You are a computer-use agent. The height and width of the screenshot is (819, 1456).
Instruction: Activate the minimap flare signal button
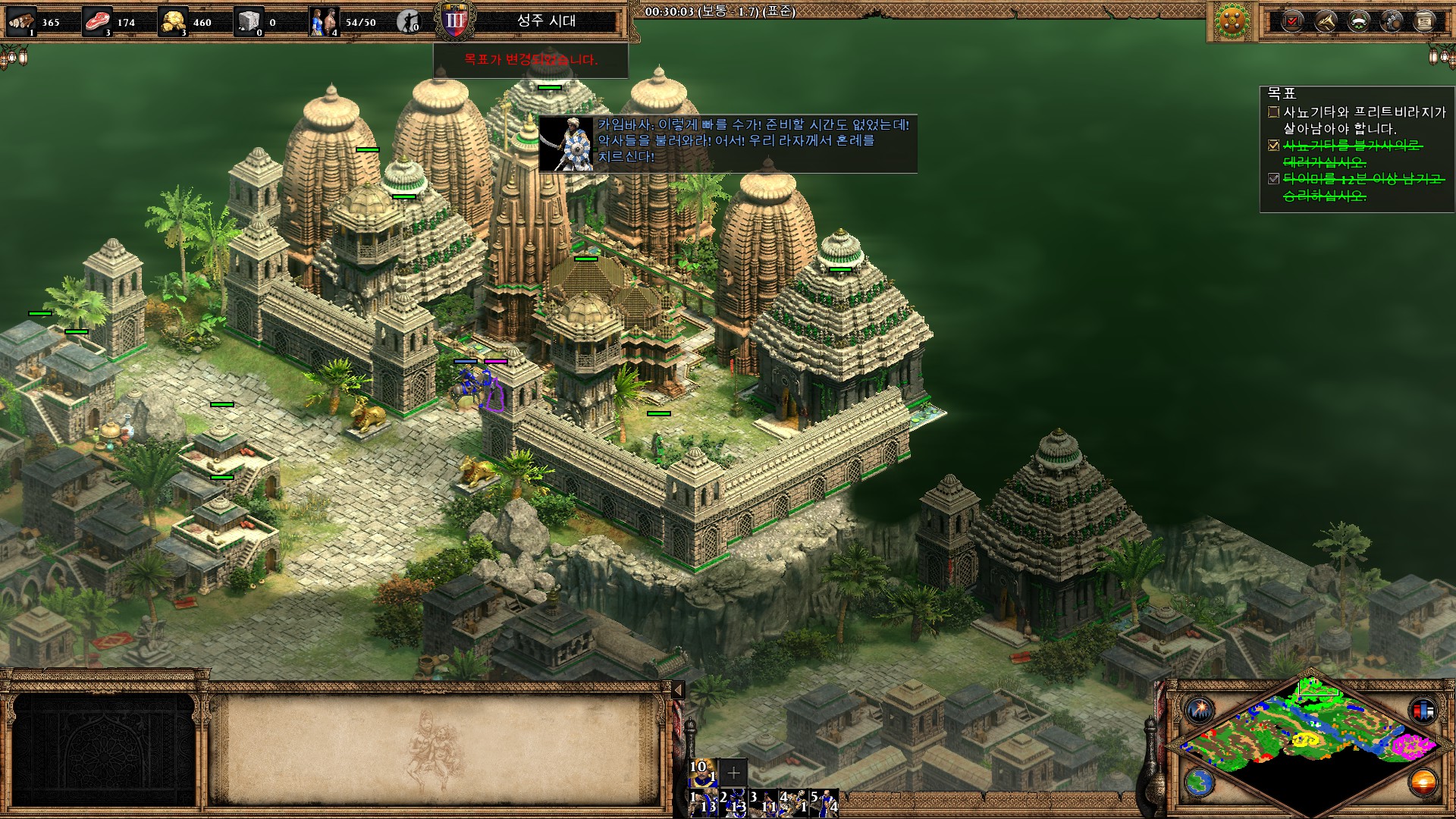pyautogui.click(x=1200, y=711)
